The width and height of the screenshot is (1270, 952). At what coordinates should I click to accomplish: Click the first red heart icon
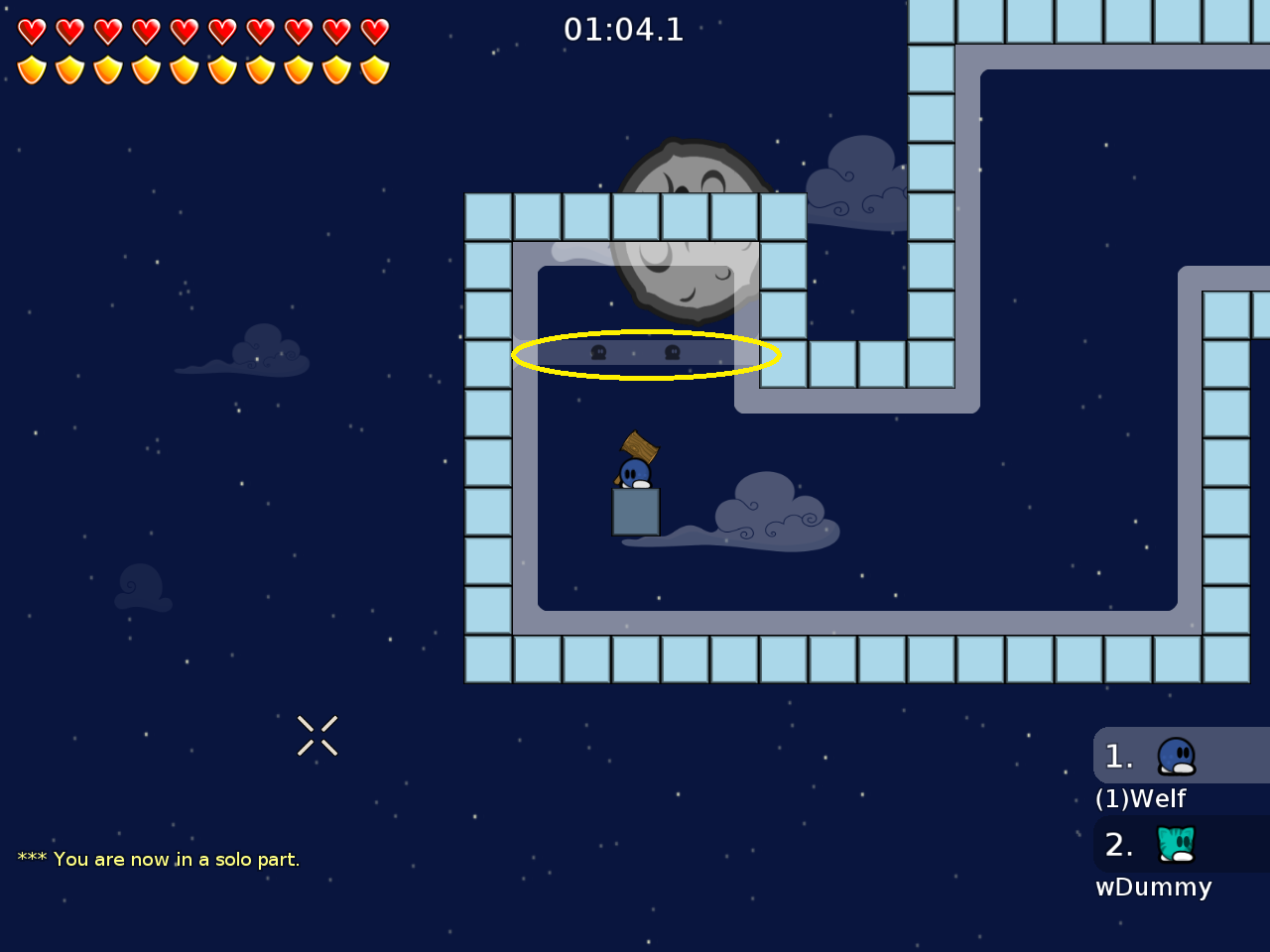point(32,31)
